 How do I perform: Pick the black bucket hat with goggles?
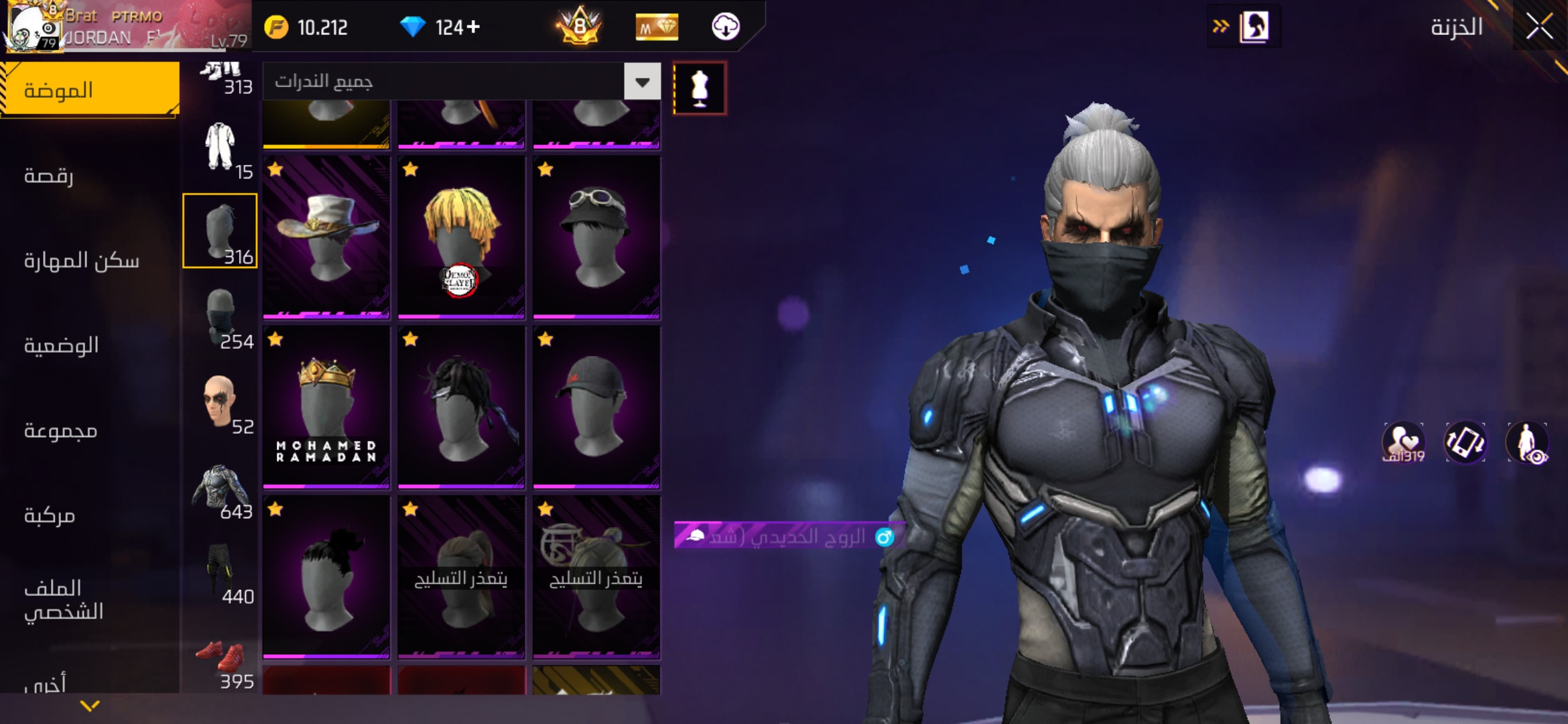596,237
